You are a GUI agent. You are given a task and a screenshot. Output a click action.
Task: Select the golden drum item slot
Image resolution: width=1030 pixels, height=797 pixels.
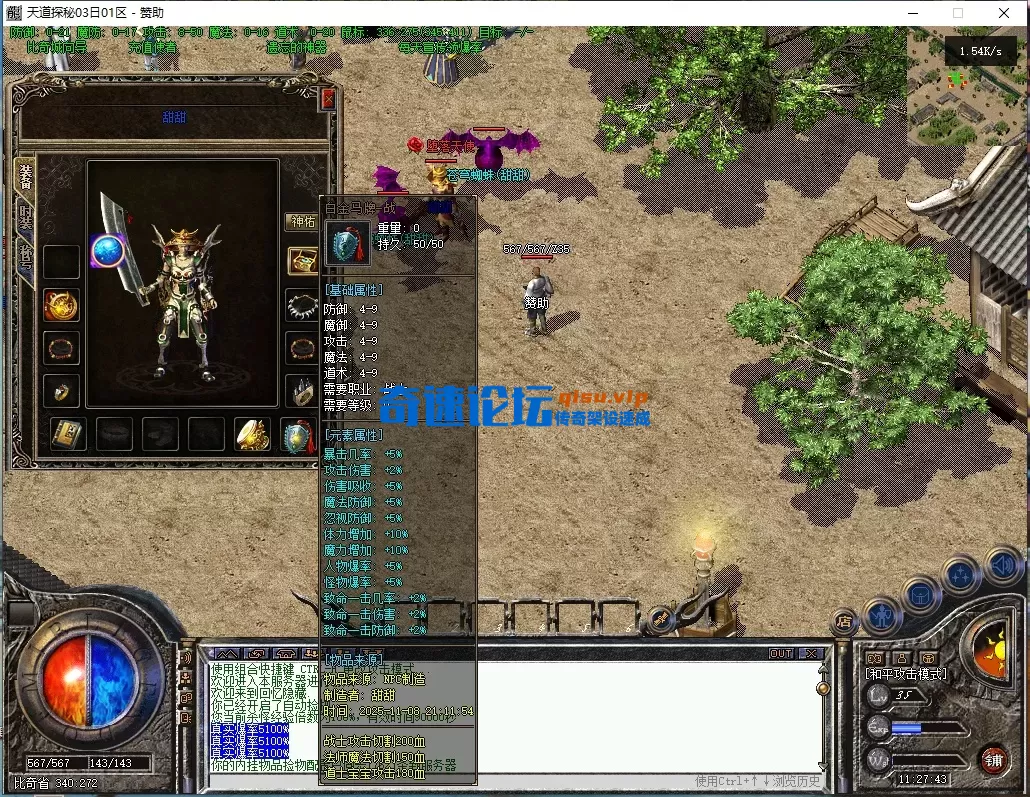pyautogui.click(x=252, y=434)
